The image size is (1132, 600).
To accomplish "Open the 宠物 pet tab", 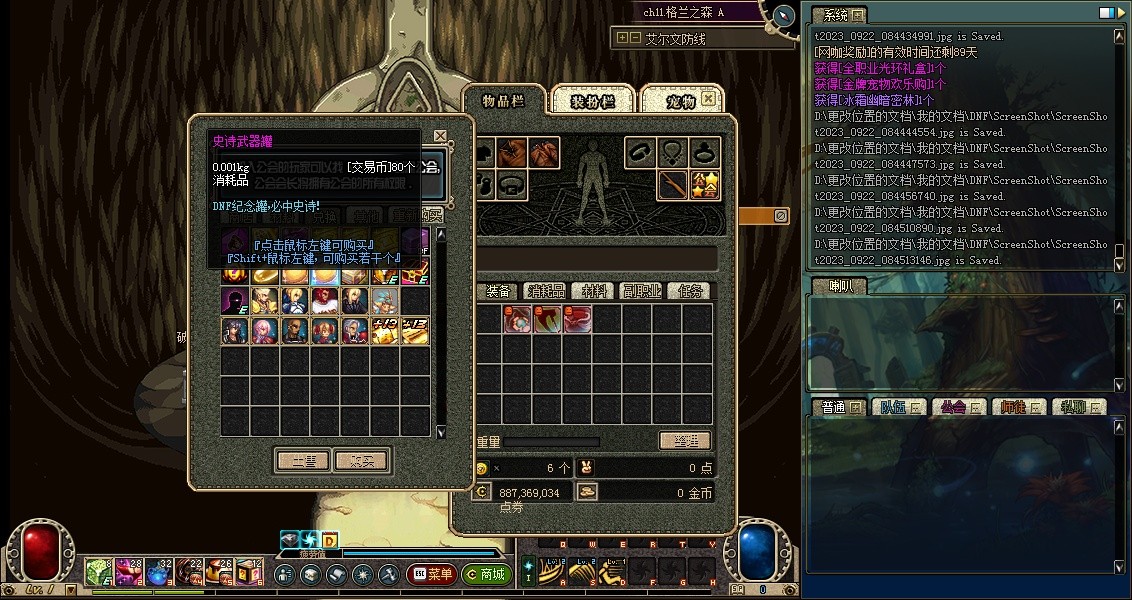I will click(680, 101).
